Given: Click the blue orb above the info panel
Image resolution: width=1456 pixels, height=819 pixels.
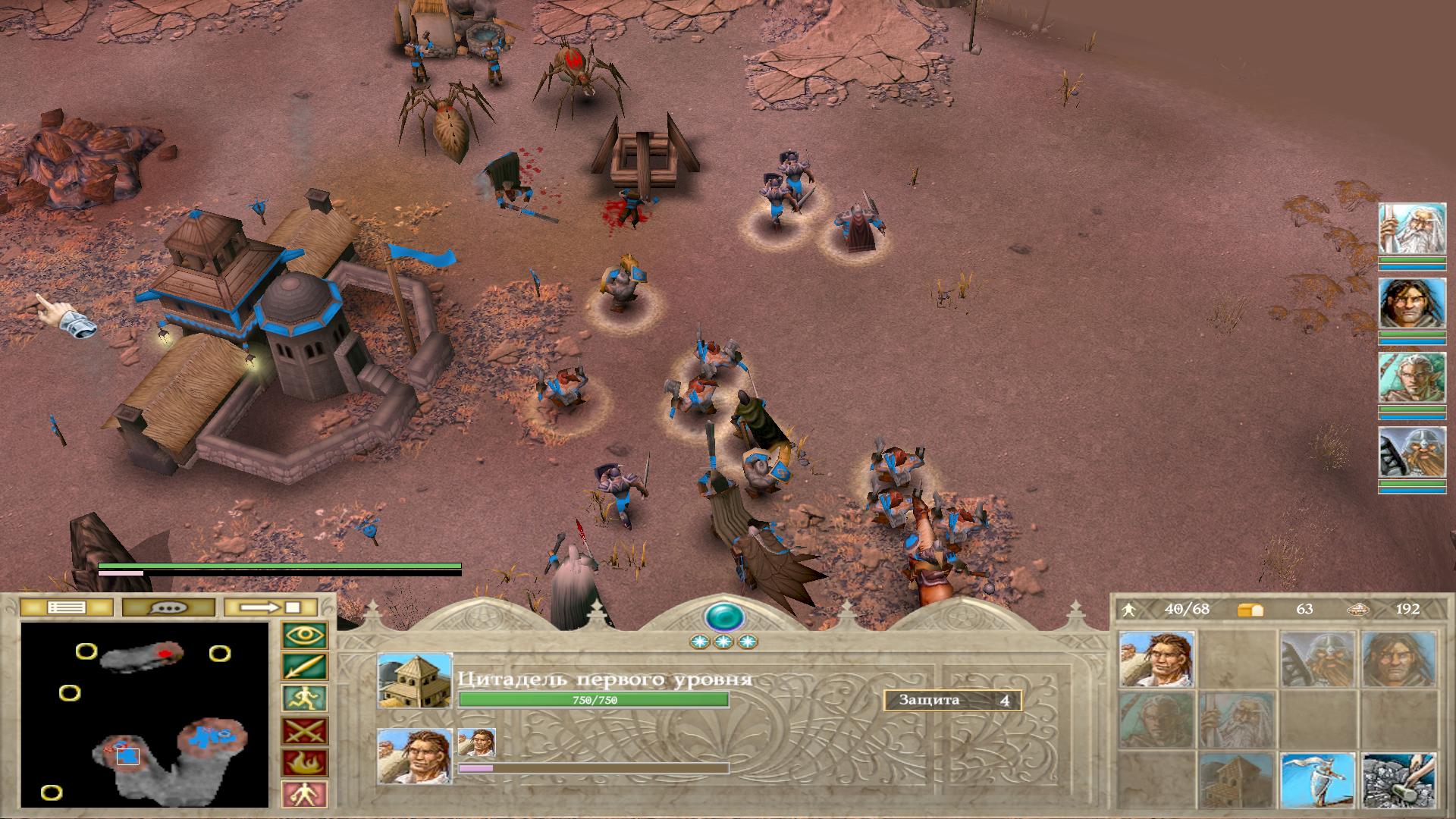Looking at the screenshot, I should pos(723,617).
